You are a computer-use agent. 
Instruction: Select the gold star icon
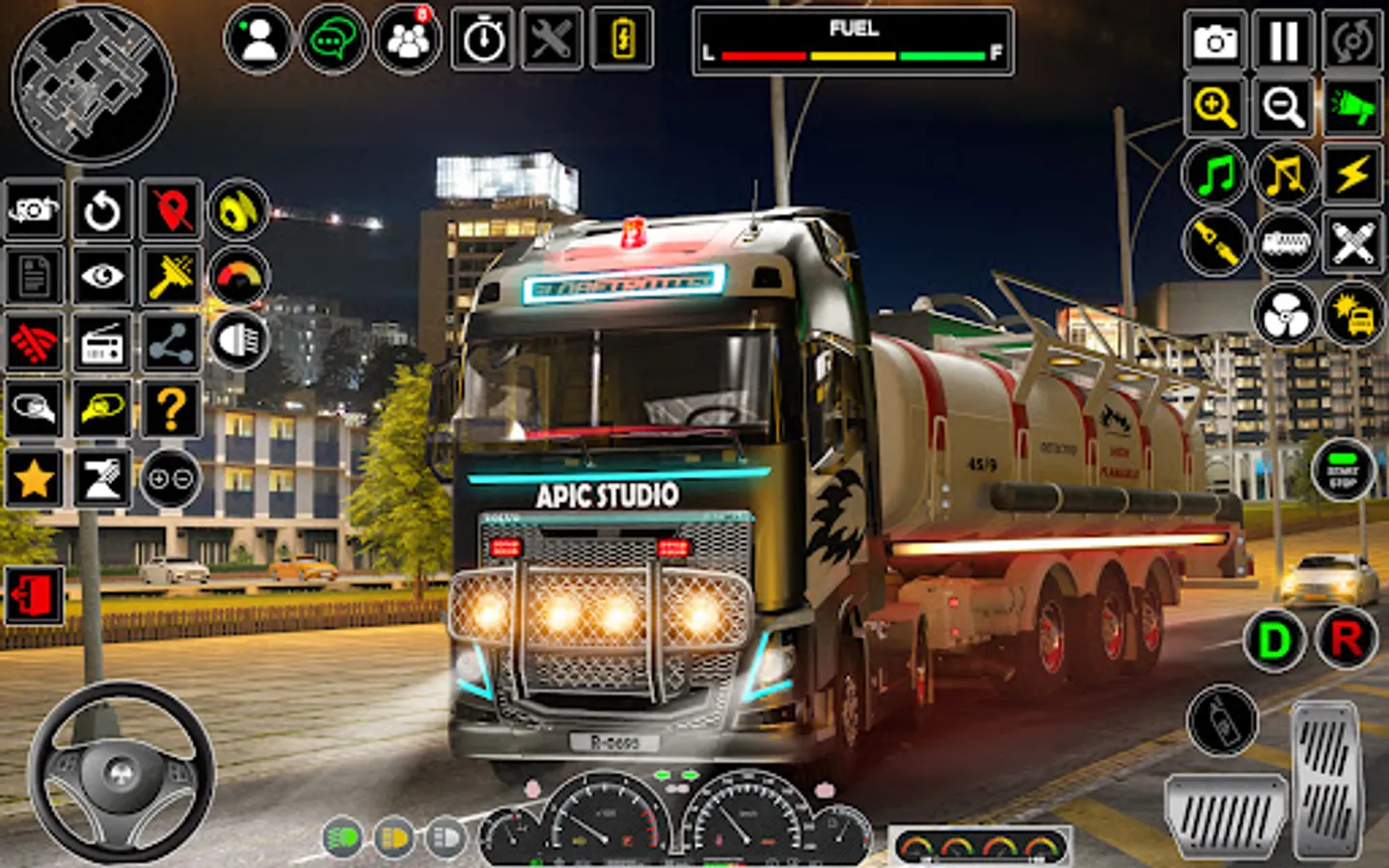click(x=34, y=477)
